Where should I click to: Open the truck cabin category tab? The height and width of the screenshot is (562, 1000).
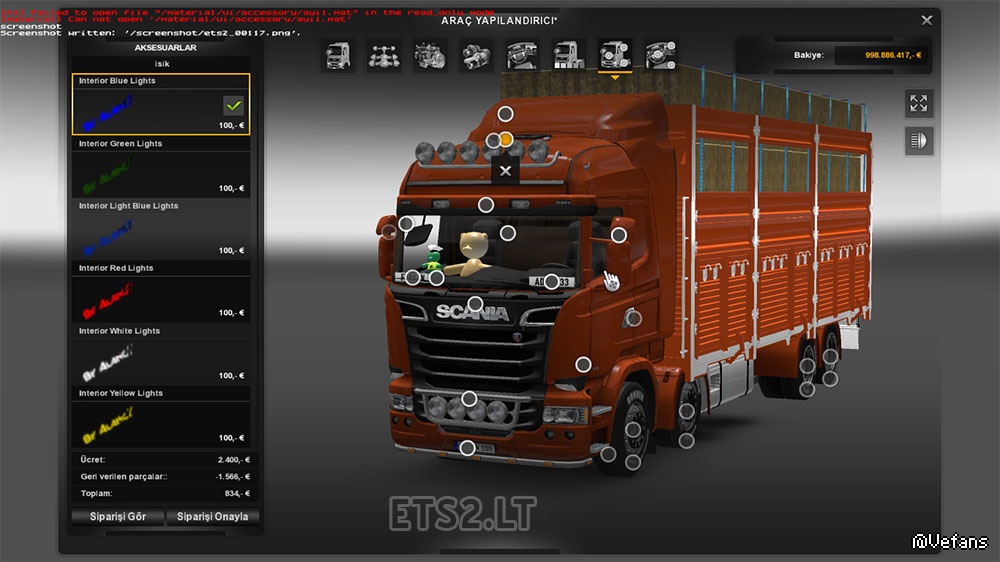pyautogui.click(x=337, y=55)
